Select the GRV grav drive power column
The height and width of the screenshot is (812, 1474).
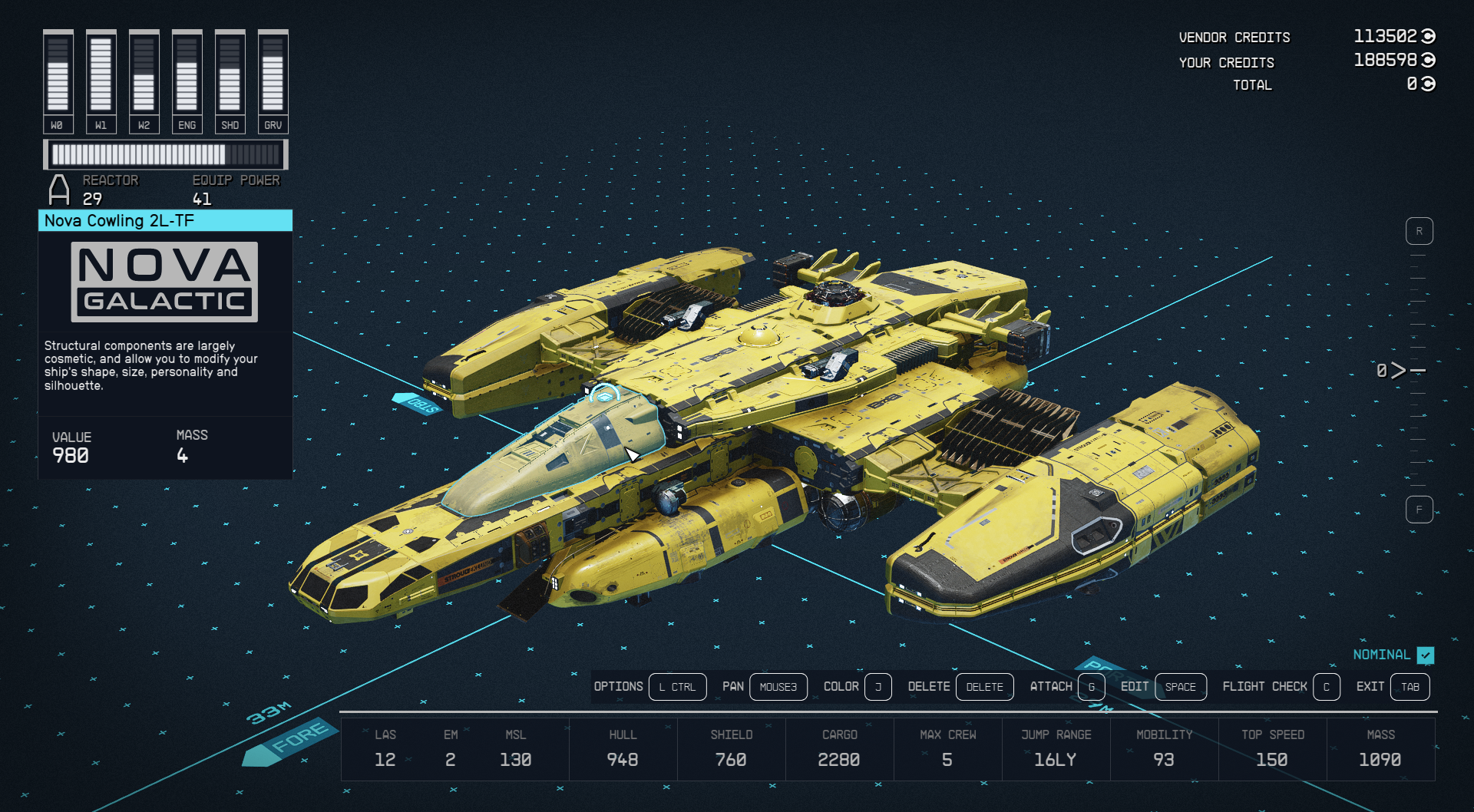(x=273, y=77)
